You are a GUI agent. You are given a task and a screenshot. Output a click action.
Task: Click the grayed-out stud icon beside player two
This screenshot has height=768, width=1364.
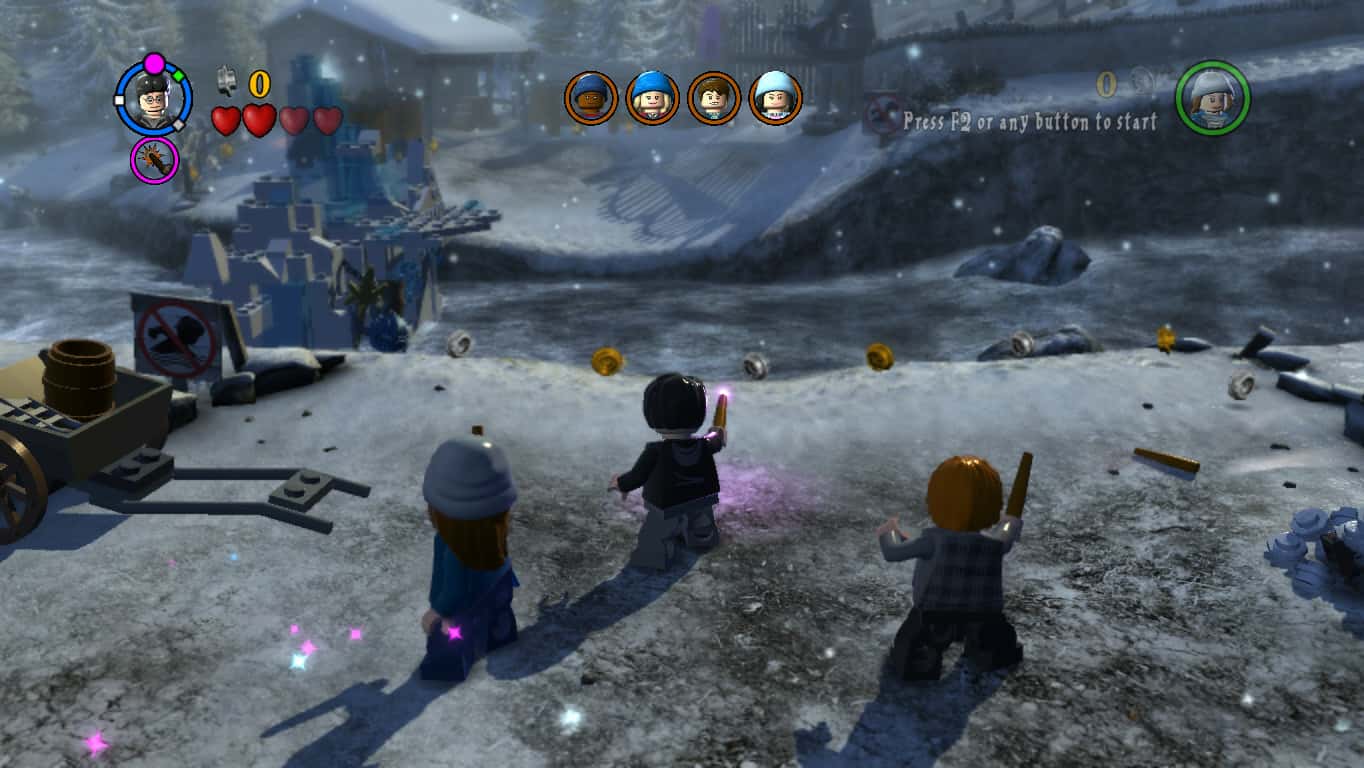click(1143, 82)
